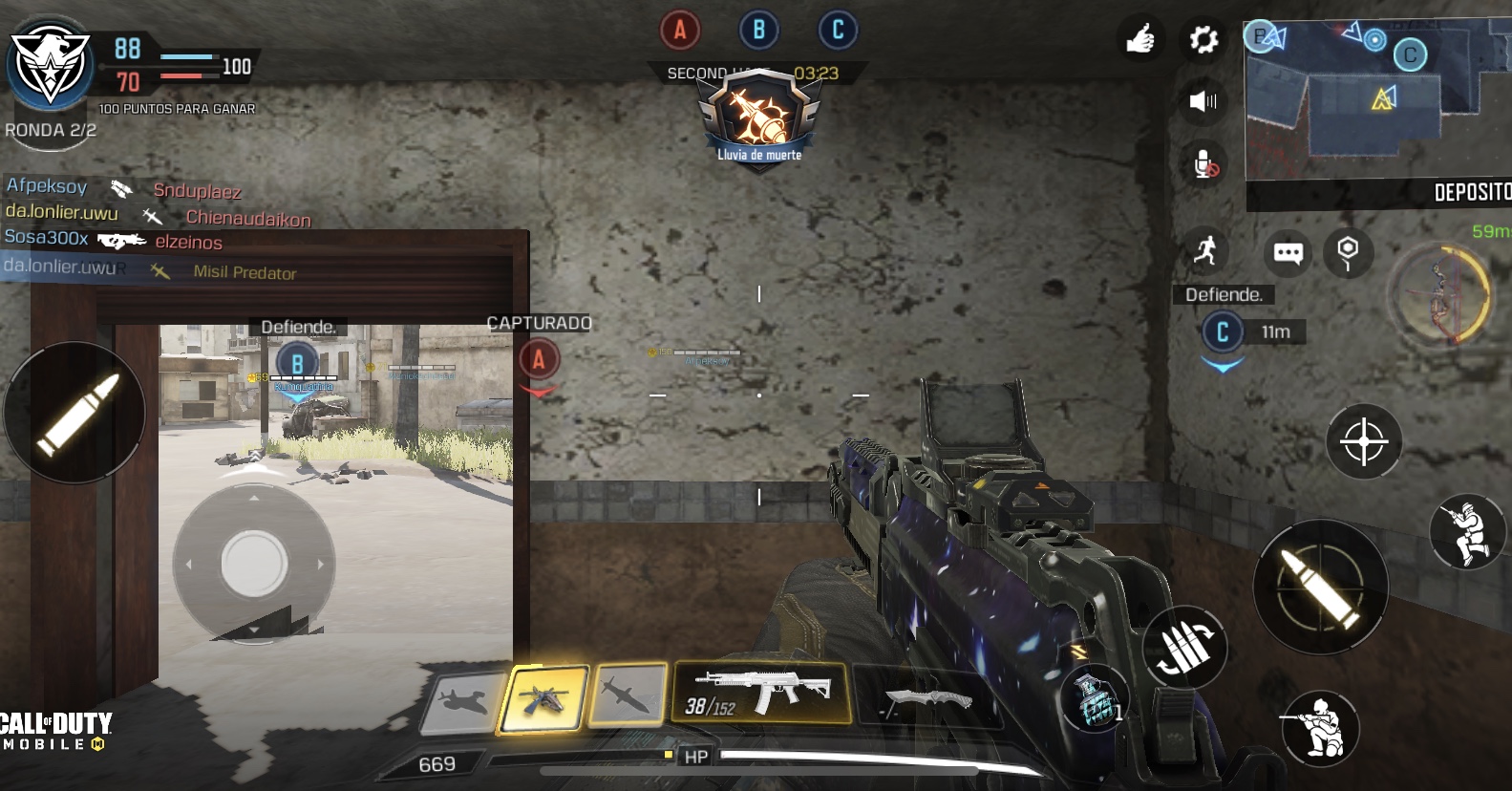The width and height of the screenshot is (1512, 791).
Task: Tap the crouching soldier stance button
Action: point(1321,728)
